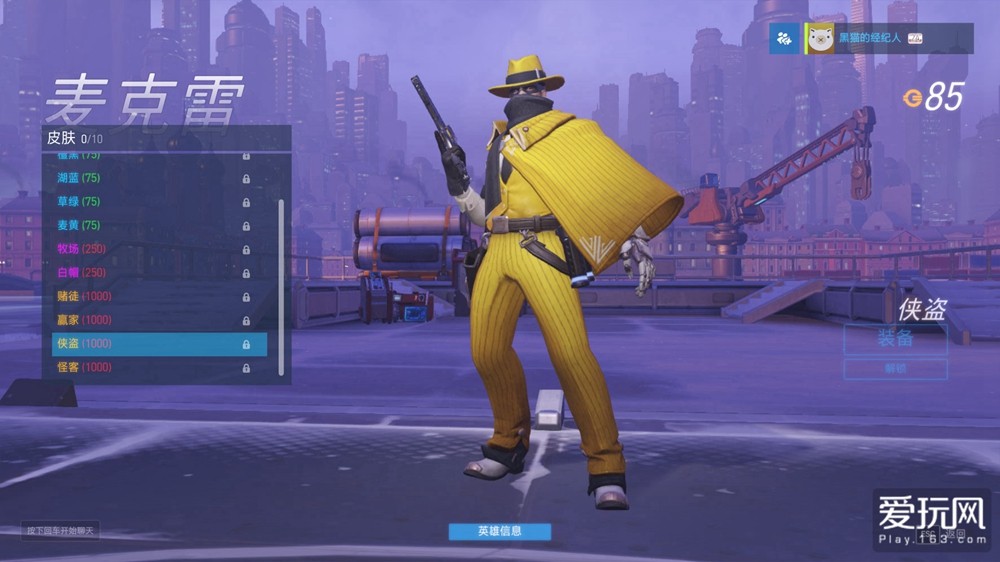1000x562 pixels.
Task: Unlock the skin with the 解锁 button
Action: 895,369
